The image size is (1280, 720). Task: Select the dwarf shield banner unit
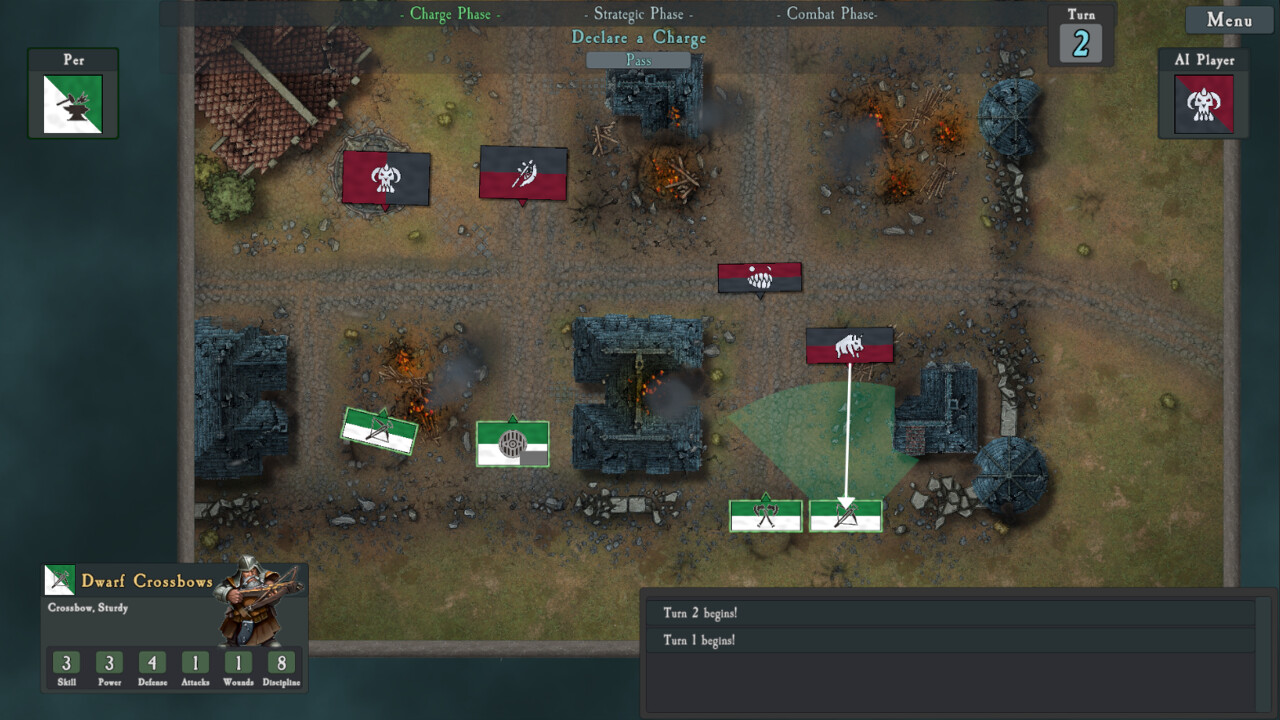512,443
